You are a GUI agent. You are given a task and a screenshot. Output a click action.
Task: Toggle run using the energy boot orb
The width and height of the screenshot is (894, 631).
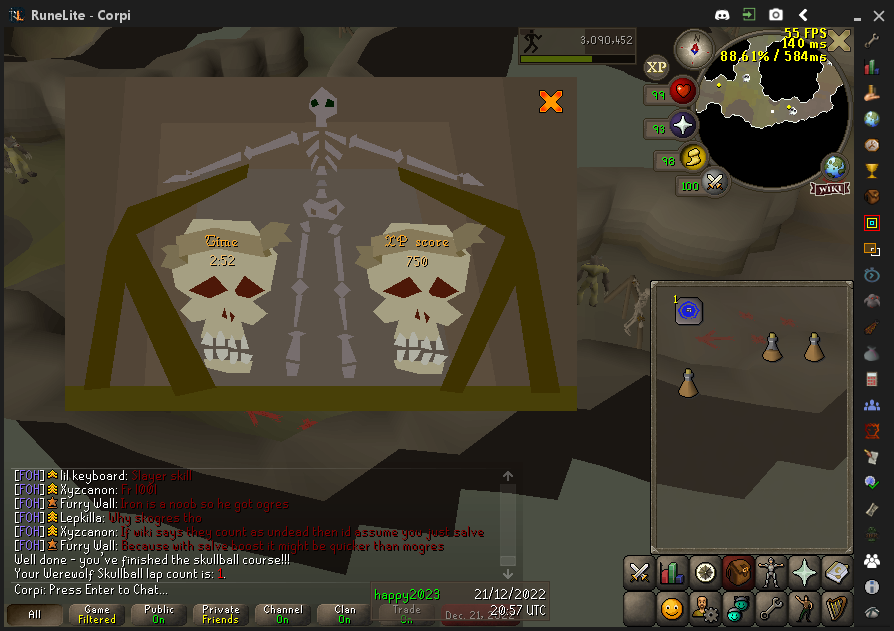coord(692,158)
